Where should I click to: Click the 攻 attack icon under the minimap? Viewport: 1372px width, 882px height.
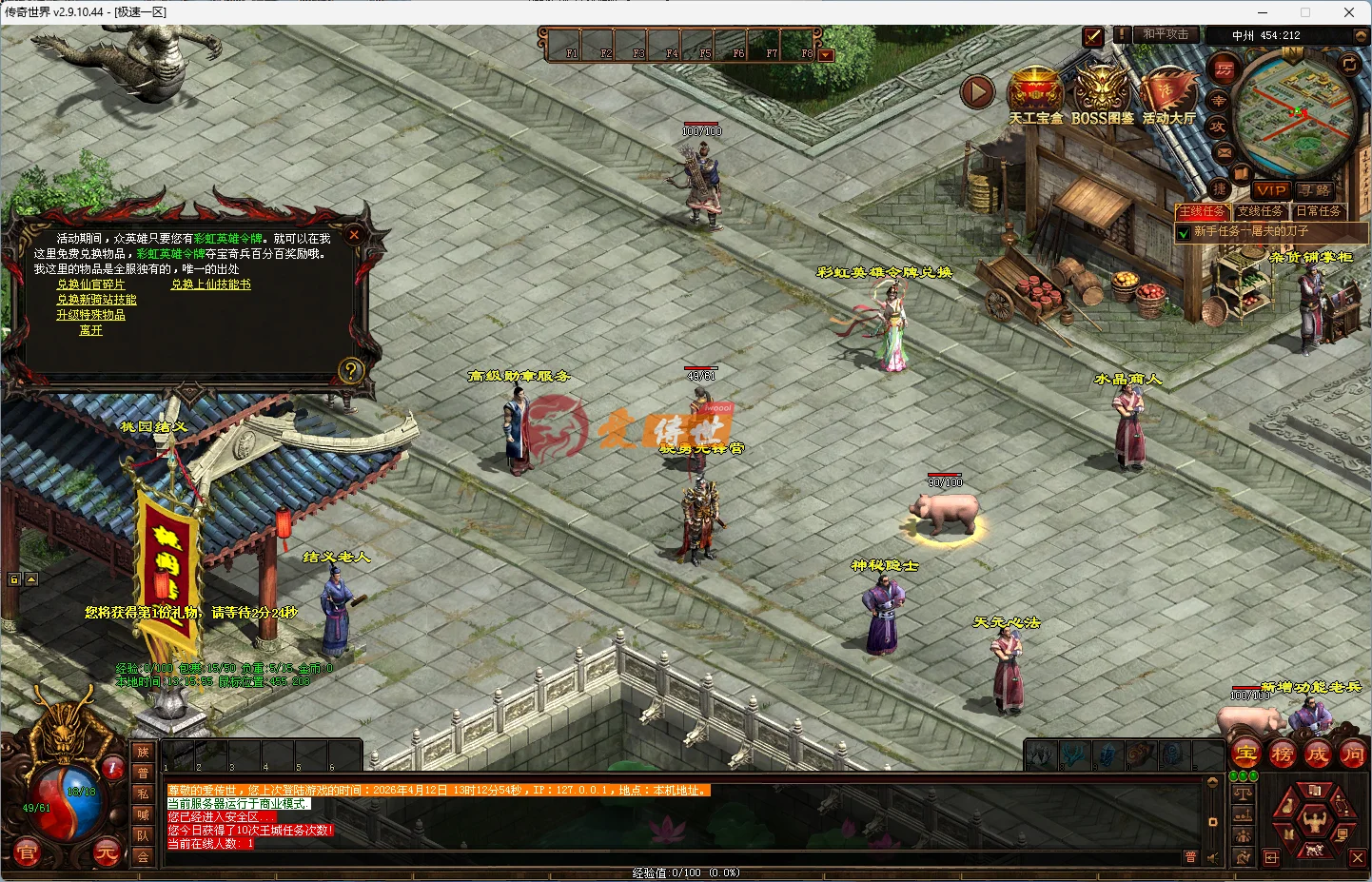1219,126
